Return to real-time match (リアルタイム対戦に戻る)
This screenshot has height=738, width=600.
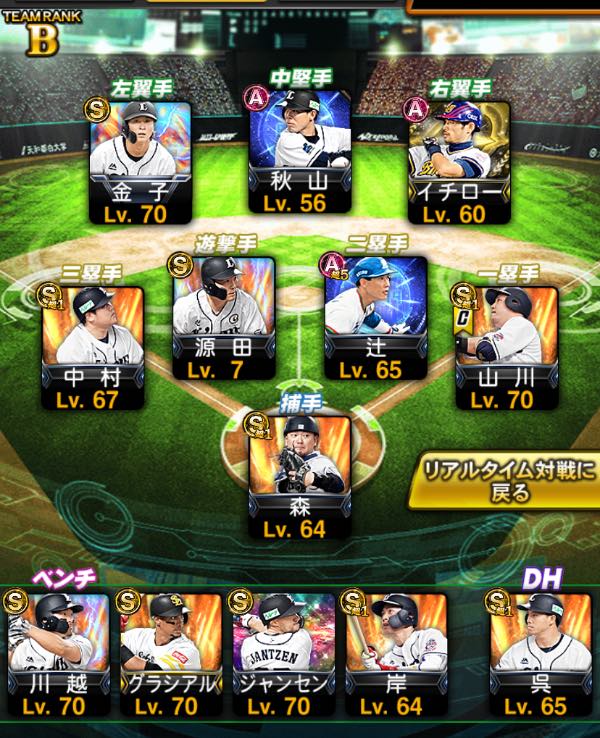click(x=505, y=481)
